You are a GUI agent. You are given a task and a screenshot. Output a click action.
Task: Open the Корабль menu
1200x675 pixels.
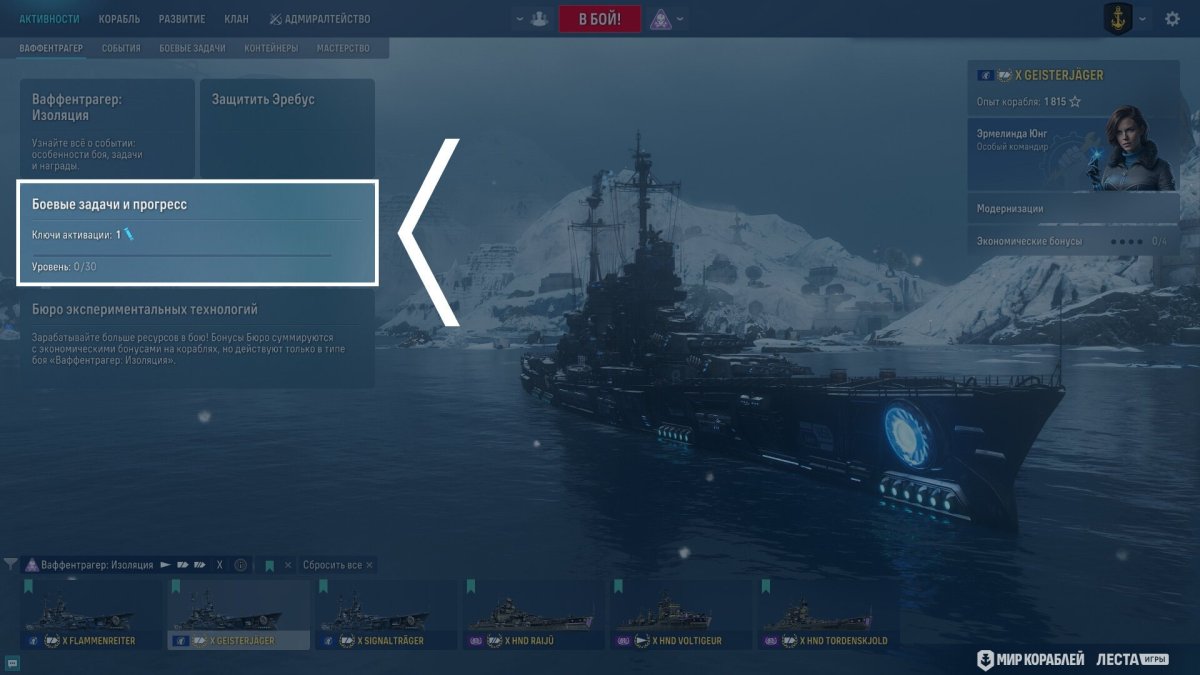119,19
